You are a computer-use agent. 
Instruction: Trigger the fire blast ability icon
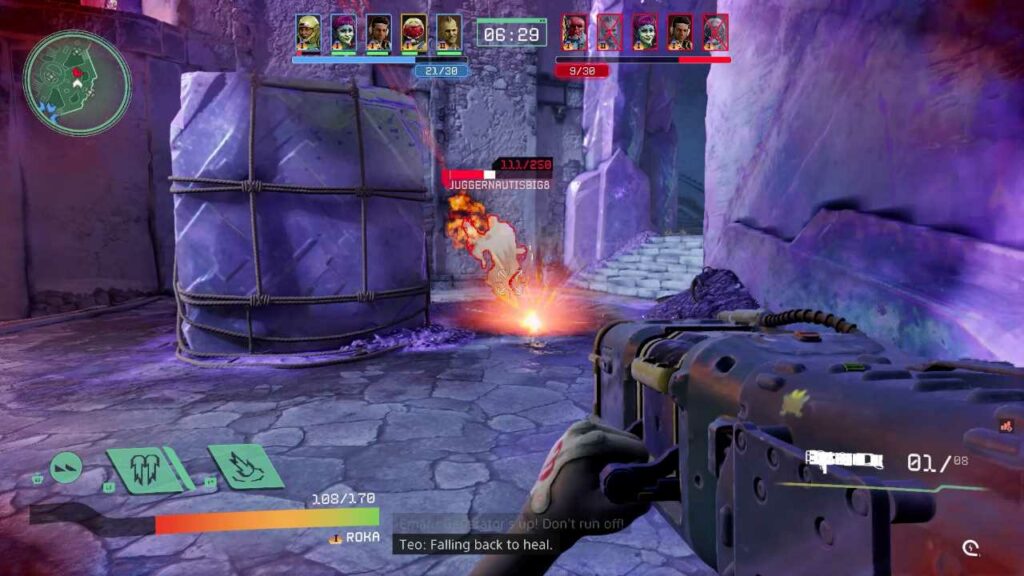pos(246,465)
